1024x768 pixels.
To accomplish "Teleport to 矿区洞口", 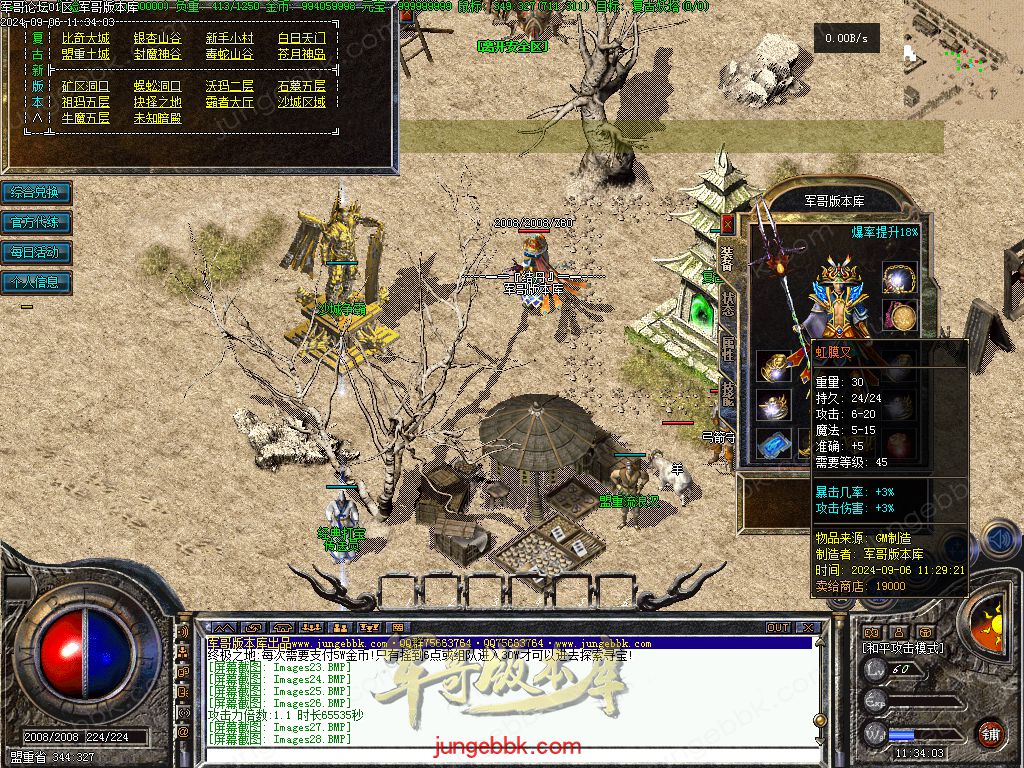I will click(x=85, y=87).
